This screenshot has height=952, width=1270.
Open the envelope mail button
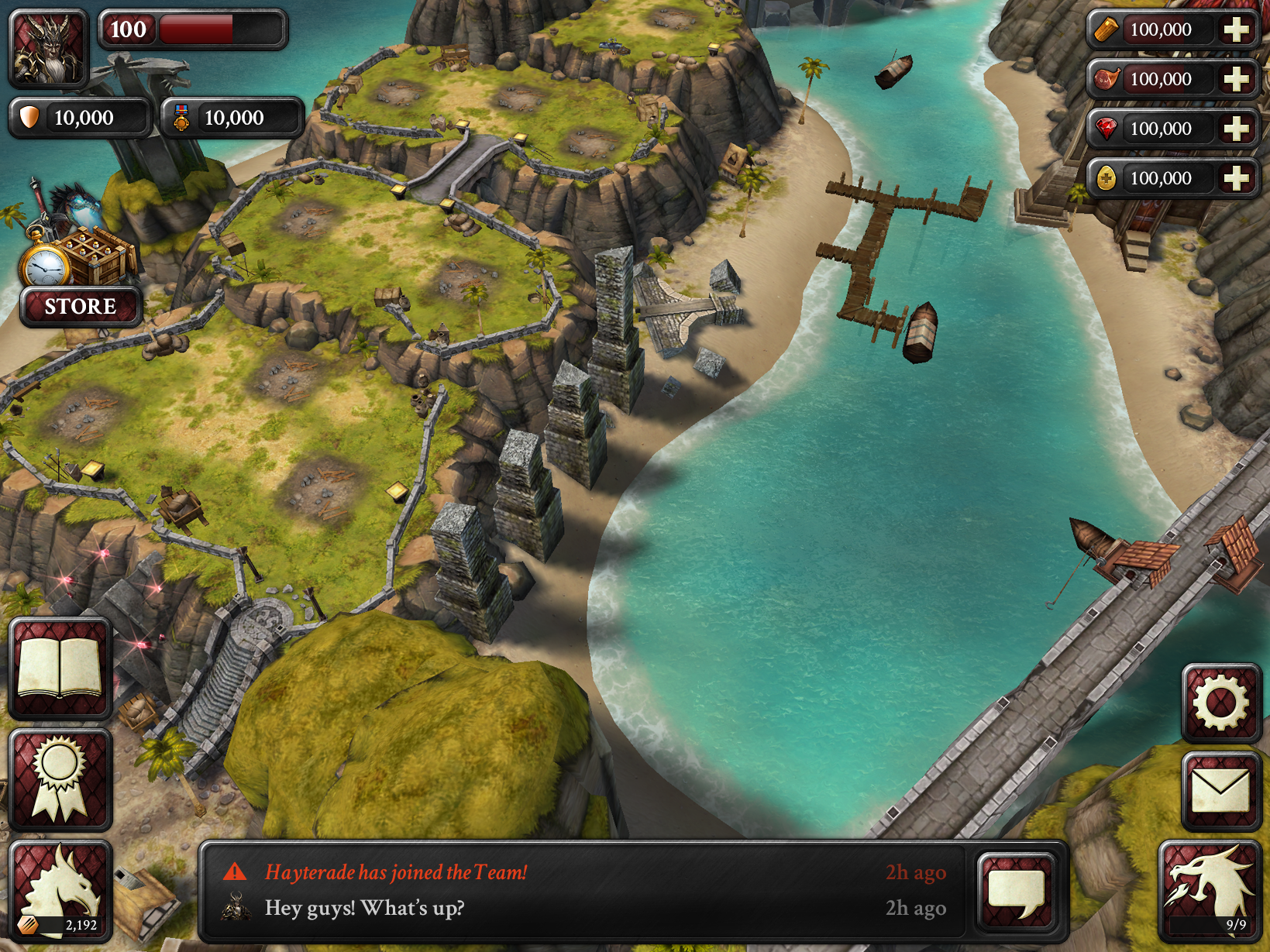tap(1220, 791)
